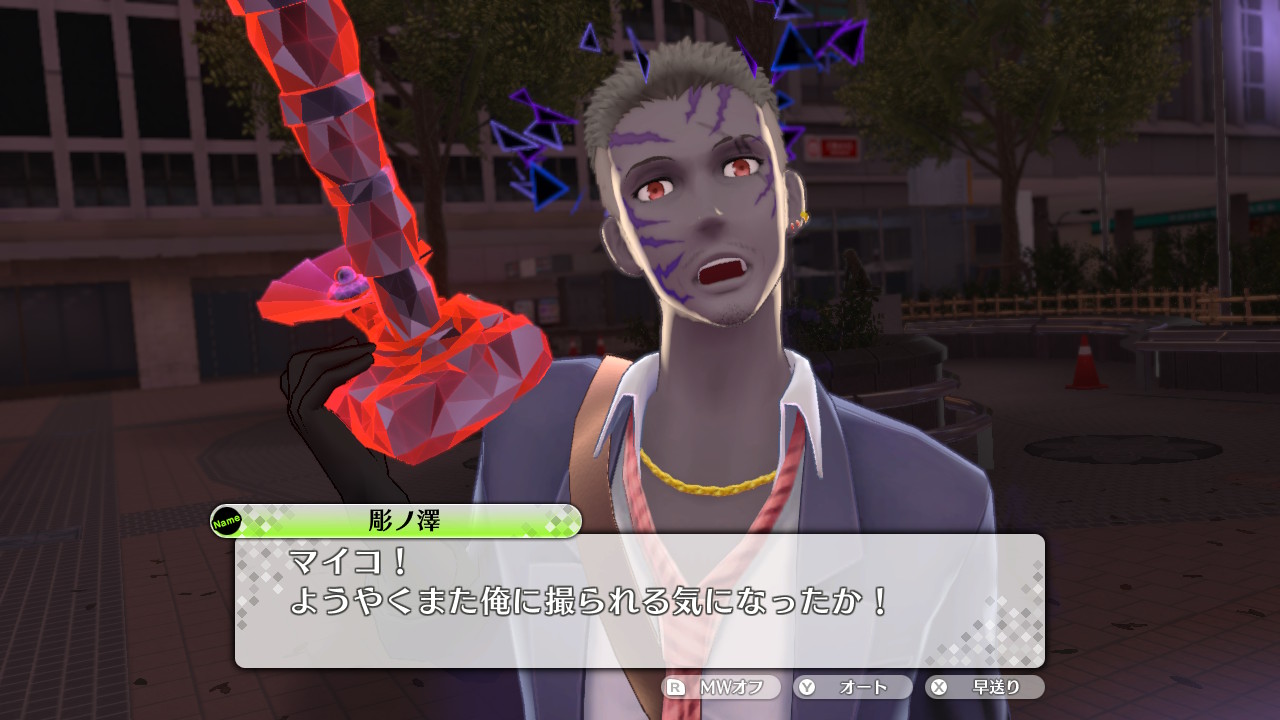Toggle the MWオフ message window button
This screenshot has width=1280, height=720.
tap(720, 687)
